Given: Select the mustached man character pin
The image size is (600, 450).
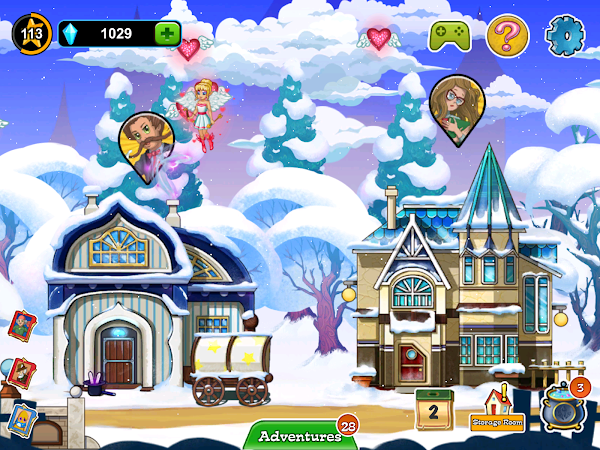Looking at the screenshot, I should pos(141,138).
